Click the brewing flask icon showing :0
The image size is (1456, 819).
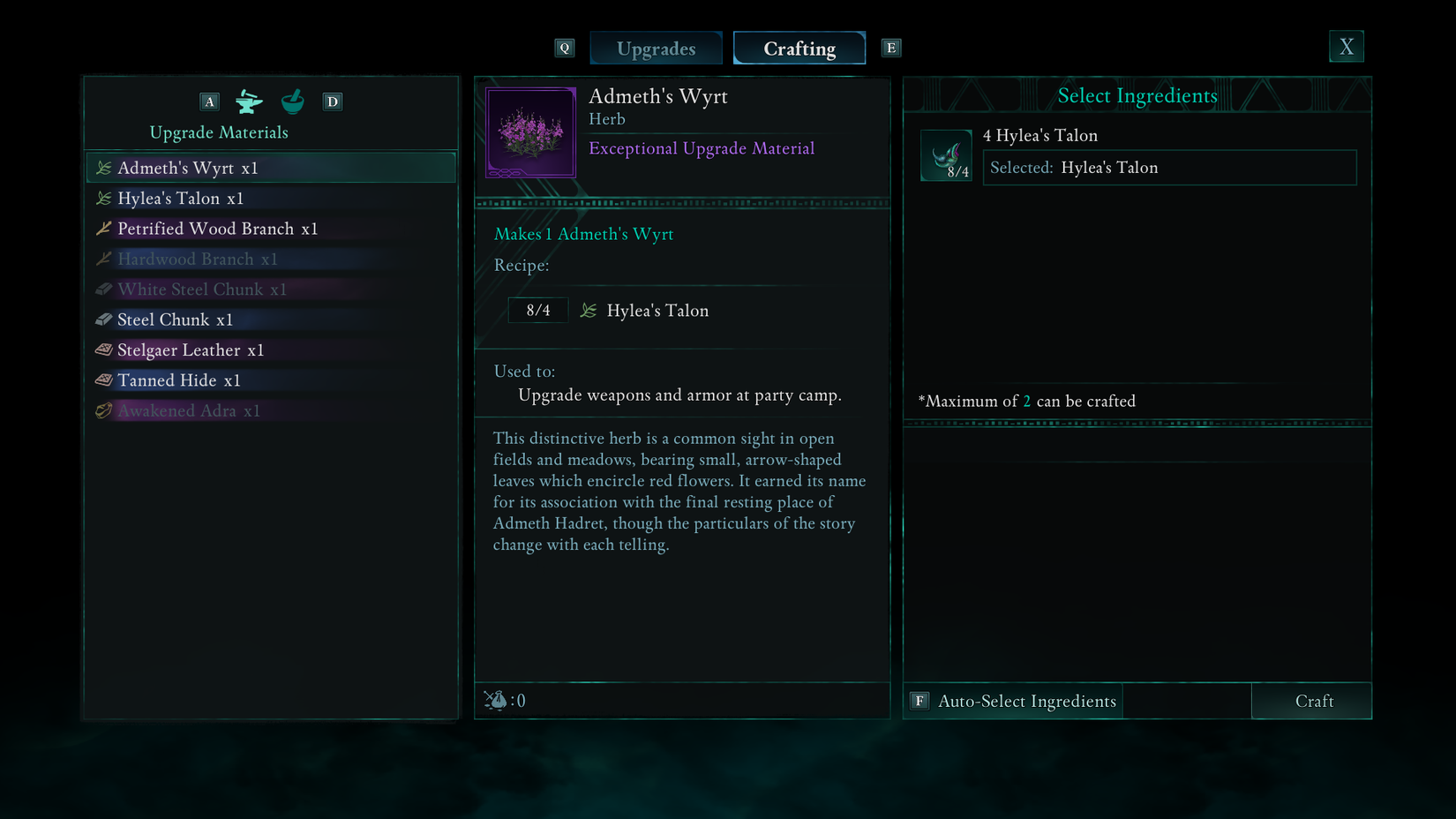click(x=499, y=700)
